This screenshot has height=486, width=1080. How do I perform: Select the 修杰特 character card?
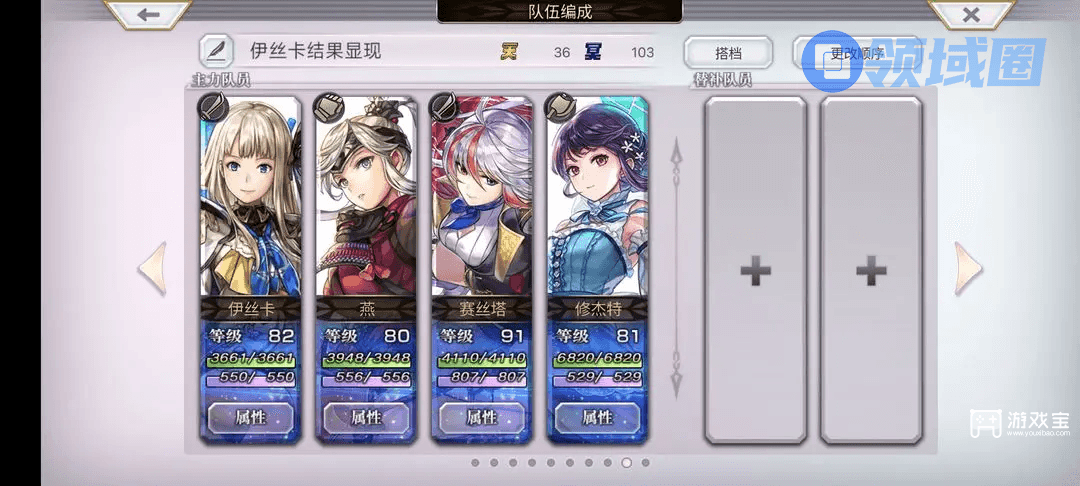coord(598,200)
